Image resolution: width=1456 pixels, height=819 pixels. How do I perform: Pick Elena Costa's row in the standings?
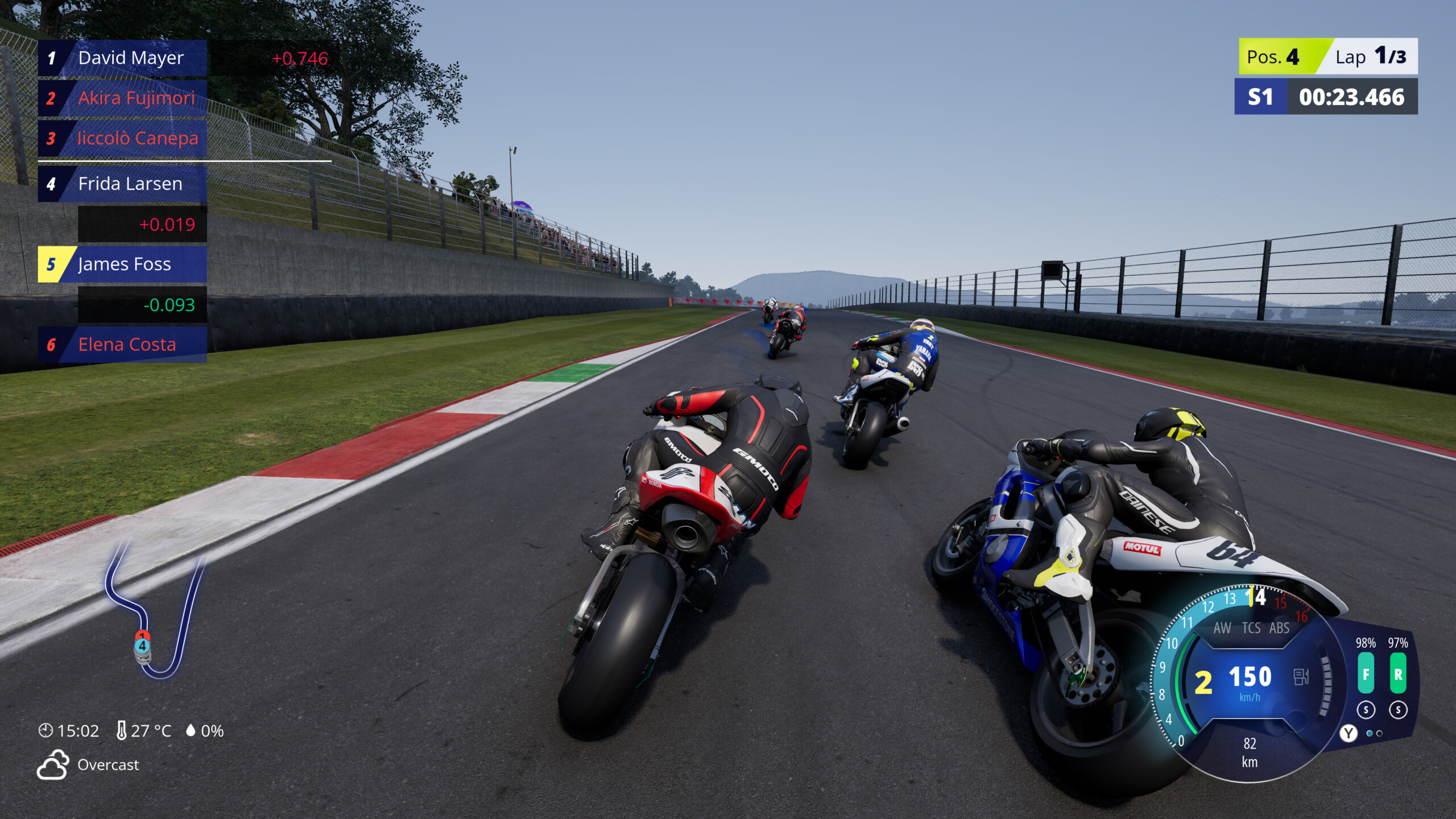pyautogui.click(x=123, y=345)
